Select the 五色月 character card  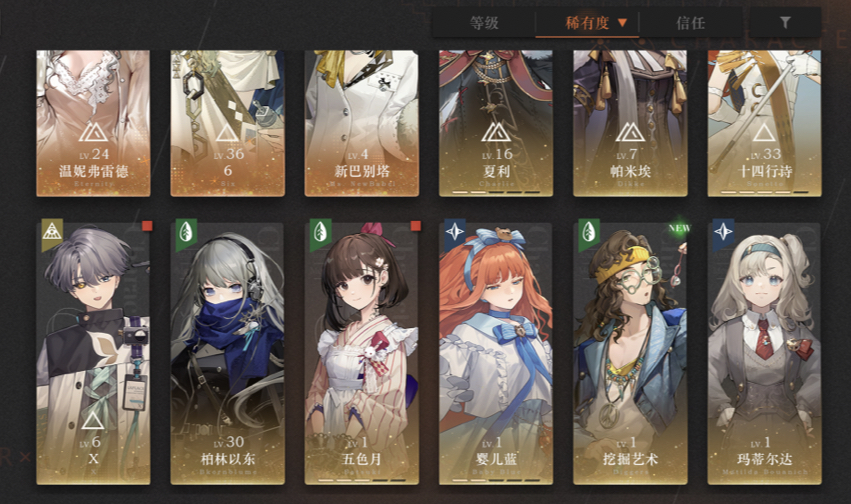[361, 350]
